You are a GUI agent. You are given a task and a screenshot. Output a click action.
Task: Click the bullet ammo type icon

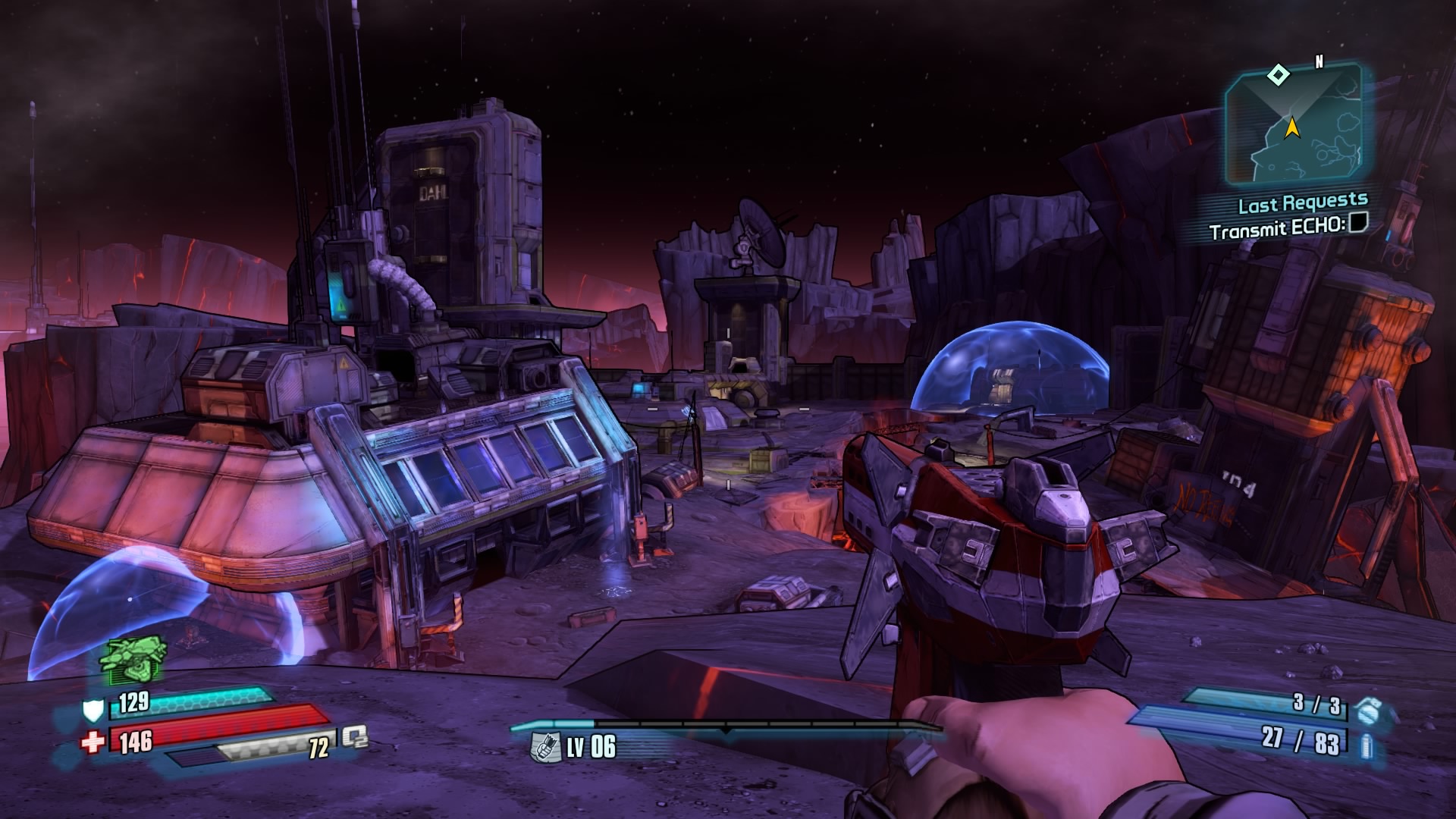[x=1366, y=744]
